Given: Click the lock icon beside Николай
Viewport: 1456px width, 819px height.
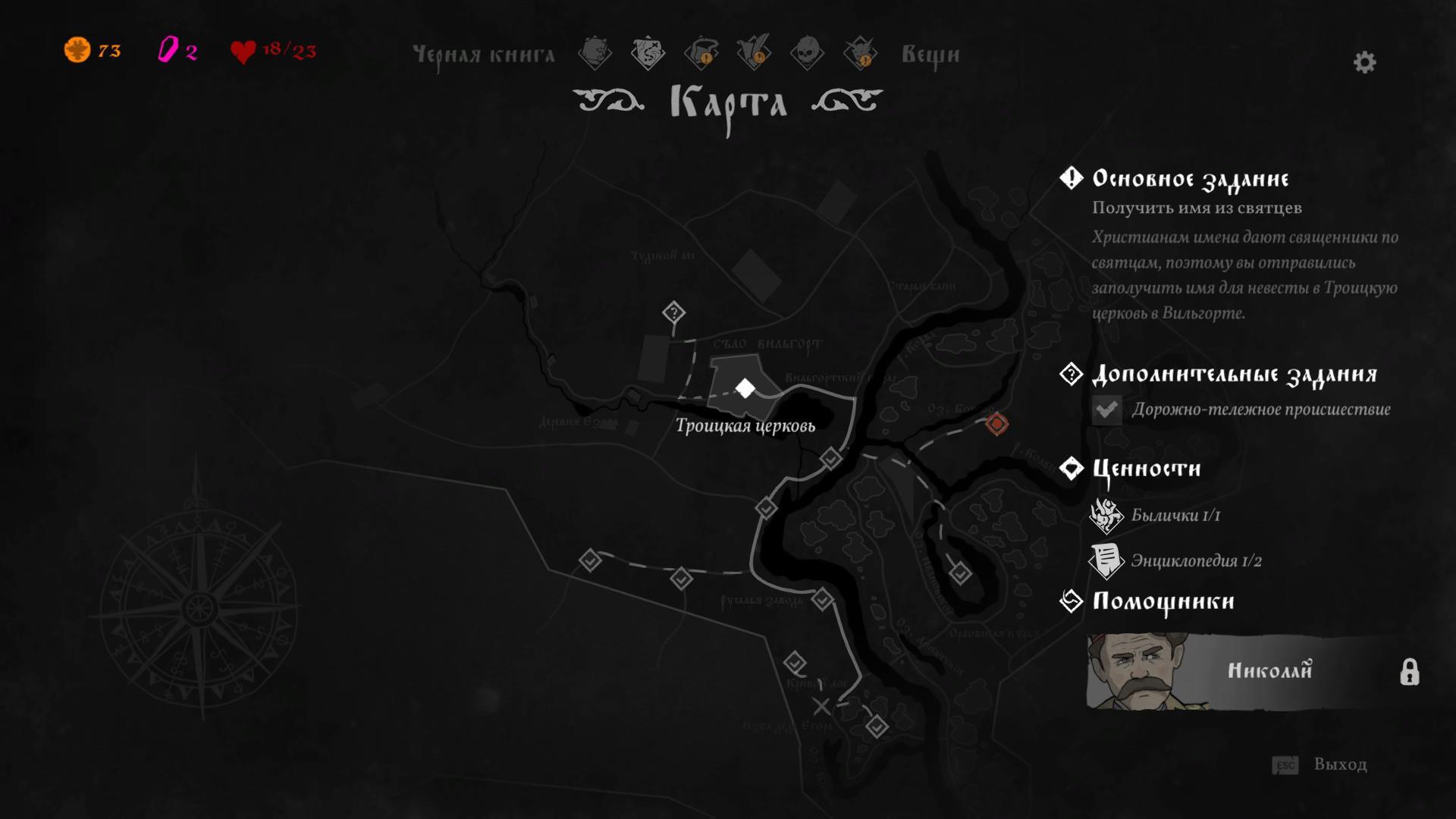Looking at the screenshot, I should pyautogui.click(x=1409, y=672).
